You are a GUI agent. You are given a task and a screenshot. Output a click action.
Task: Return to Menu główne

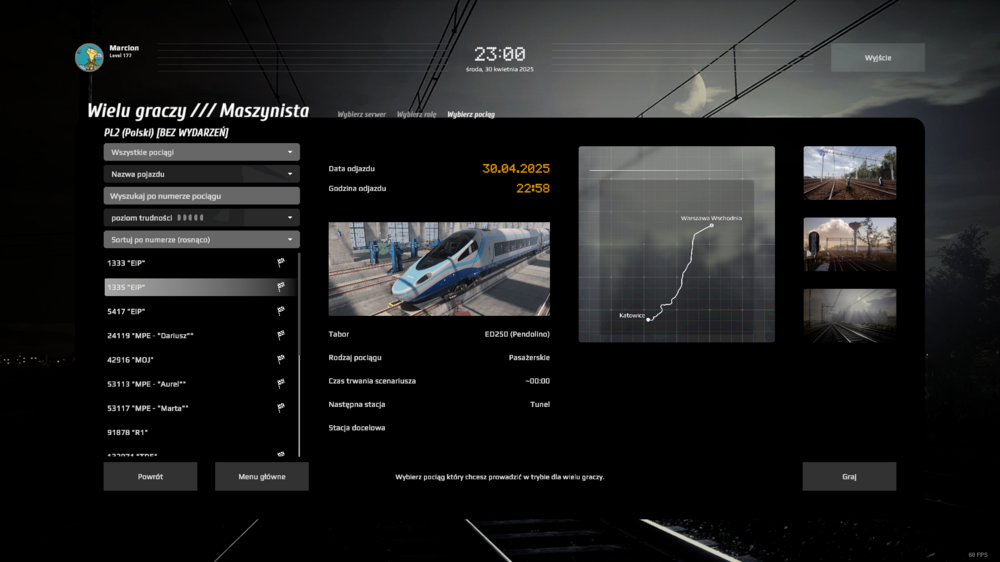[261, 477]
